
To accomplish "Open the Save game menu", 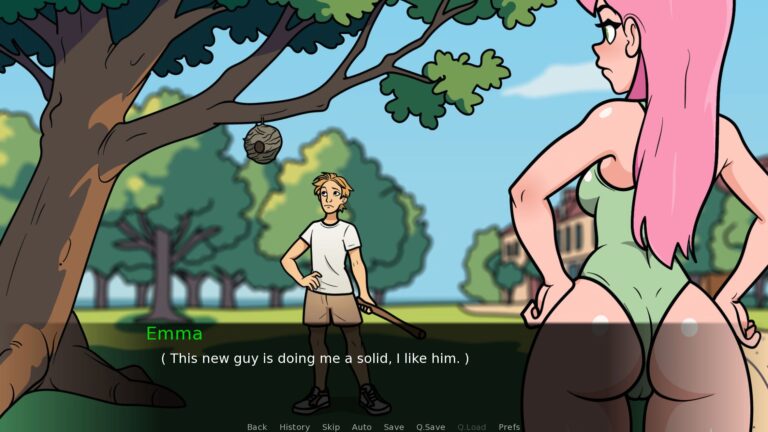I will (394, 427).
